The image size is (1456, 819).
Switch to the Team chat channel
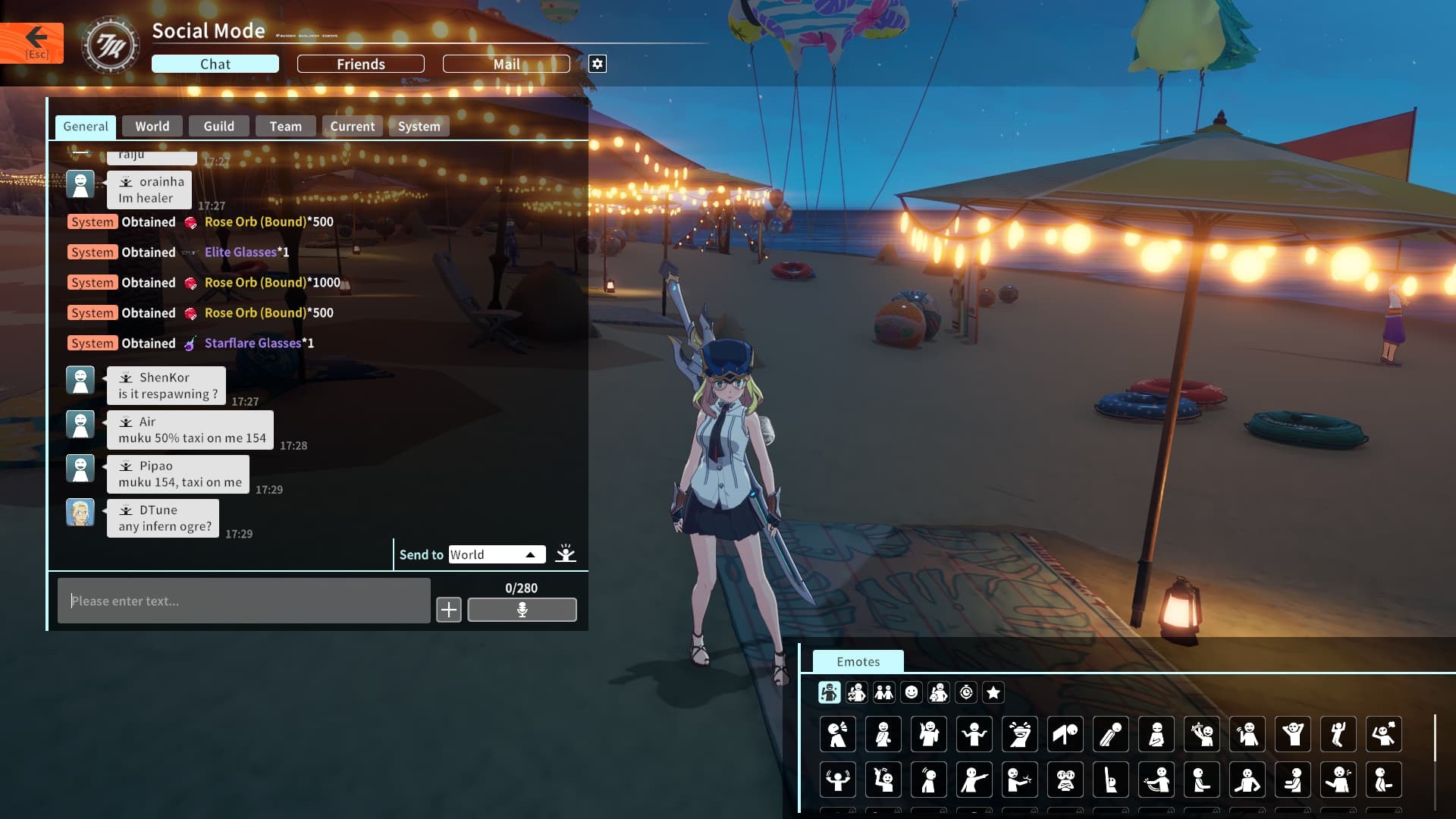click(x=285, y=127)
